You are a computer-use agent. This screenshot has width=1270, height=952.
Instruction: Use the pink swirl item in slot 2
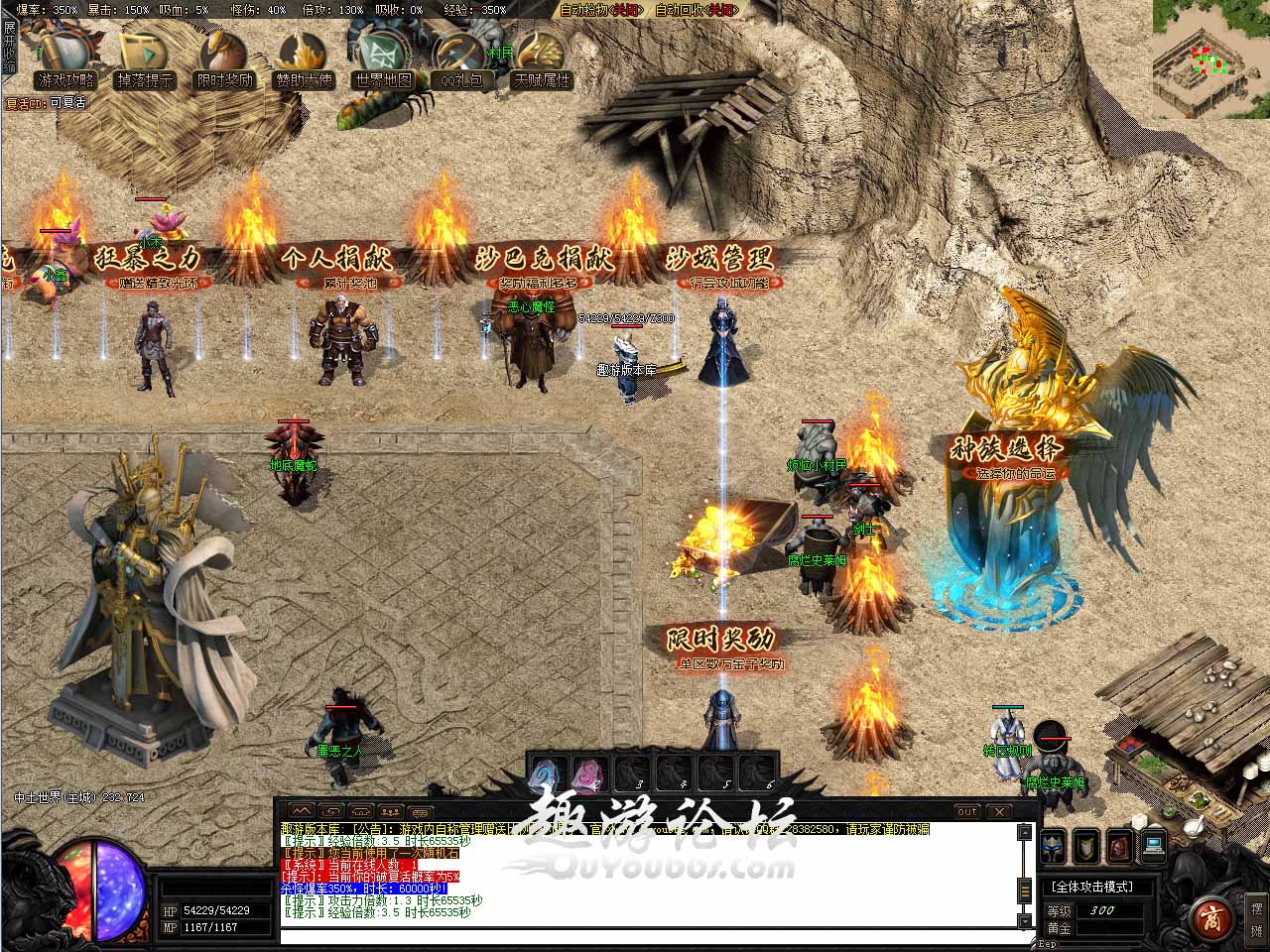pos(588,773)
